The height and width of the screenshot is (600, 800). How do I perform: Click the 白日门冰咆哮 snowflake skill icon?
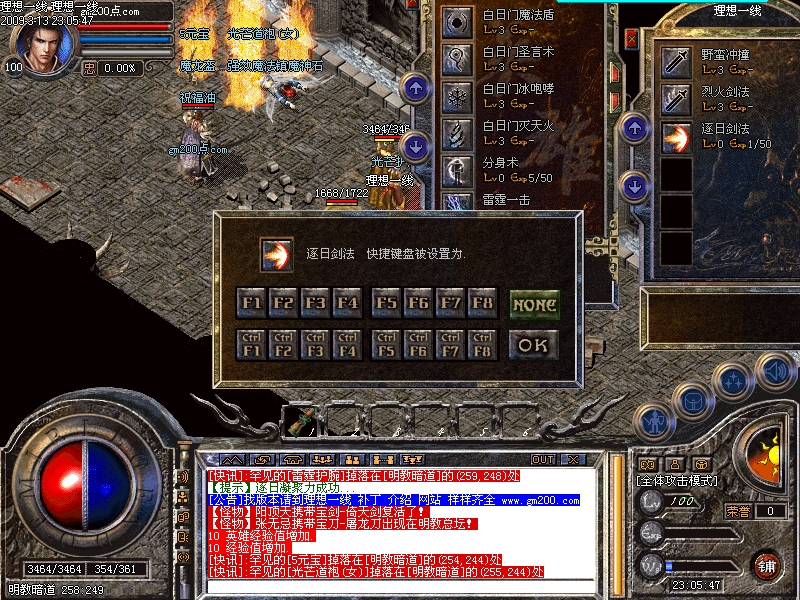(458, 98)
